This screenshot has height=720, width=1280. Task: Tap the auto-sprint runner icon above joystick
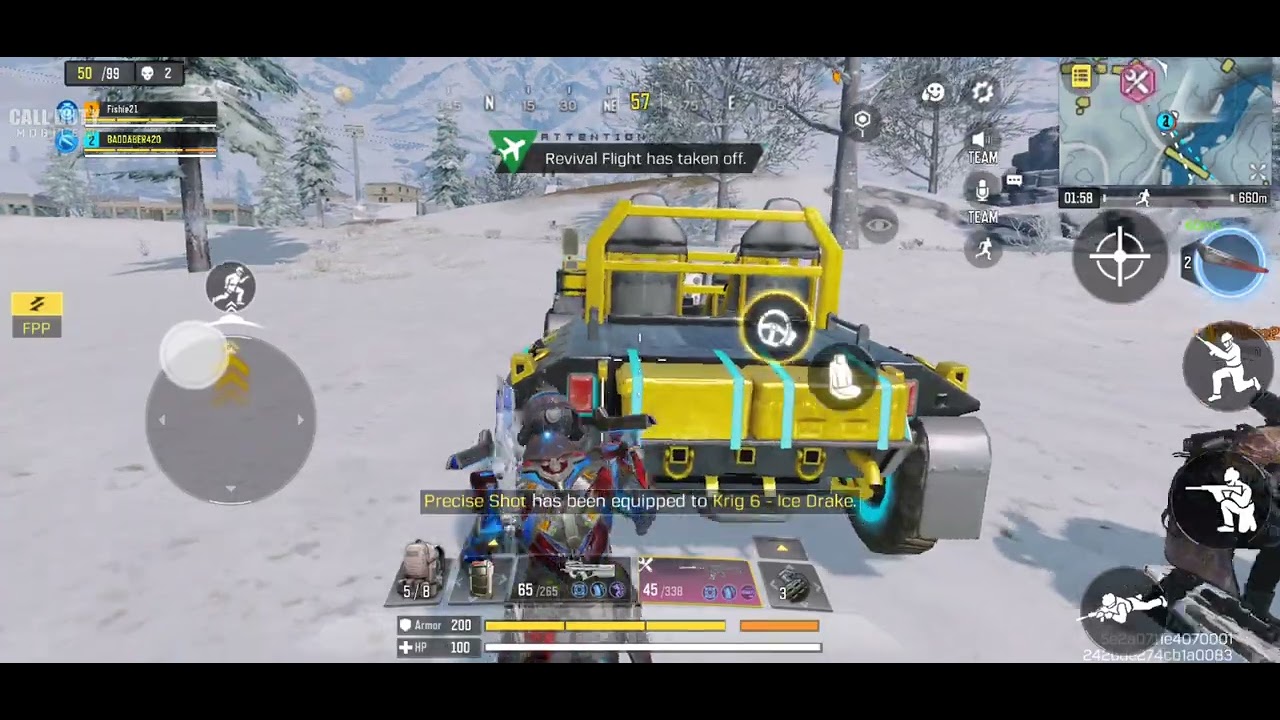231,287
